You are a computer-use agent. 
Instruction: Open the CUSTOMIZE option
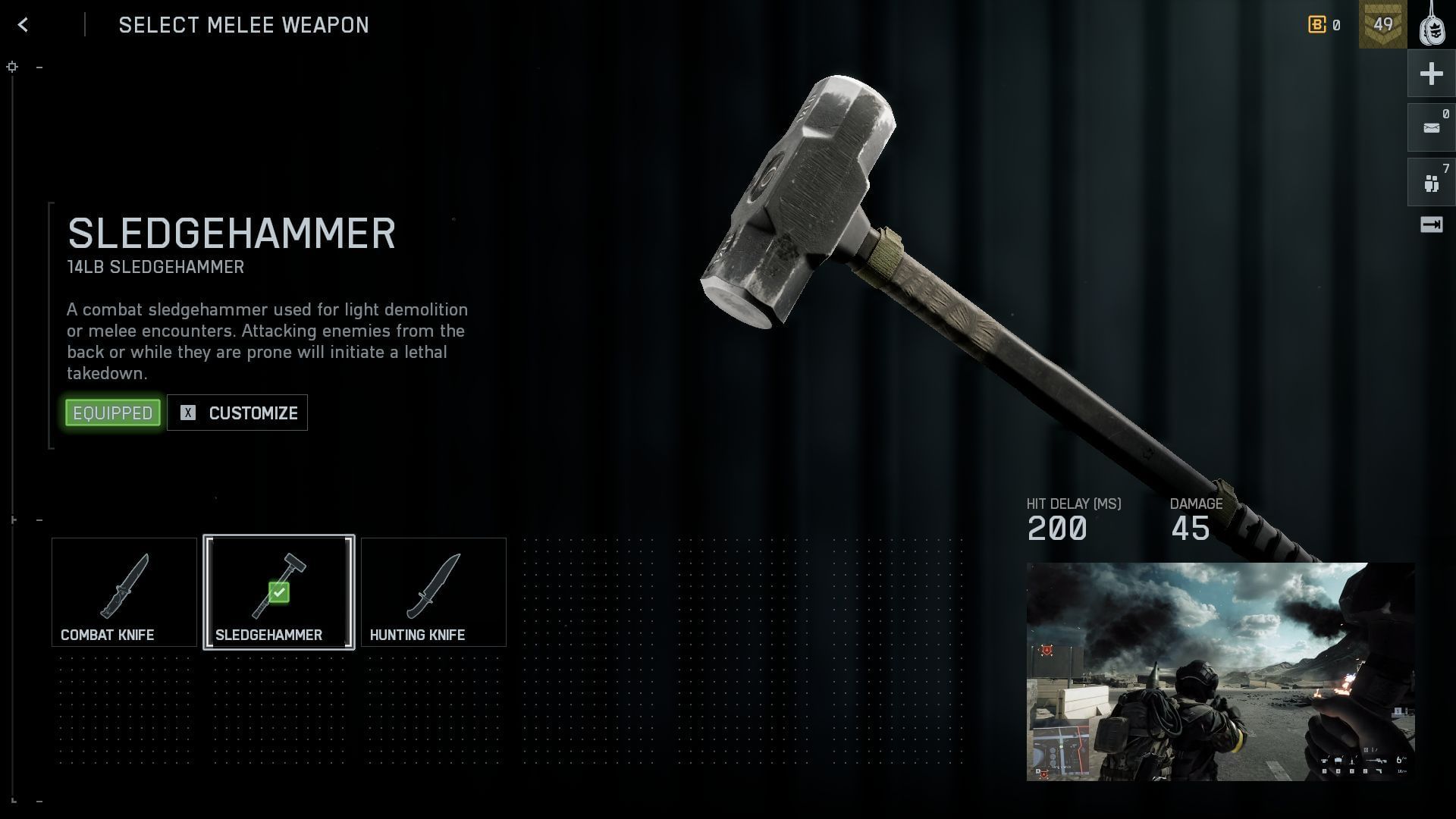252,413
